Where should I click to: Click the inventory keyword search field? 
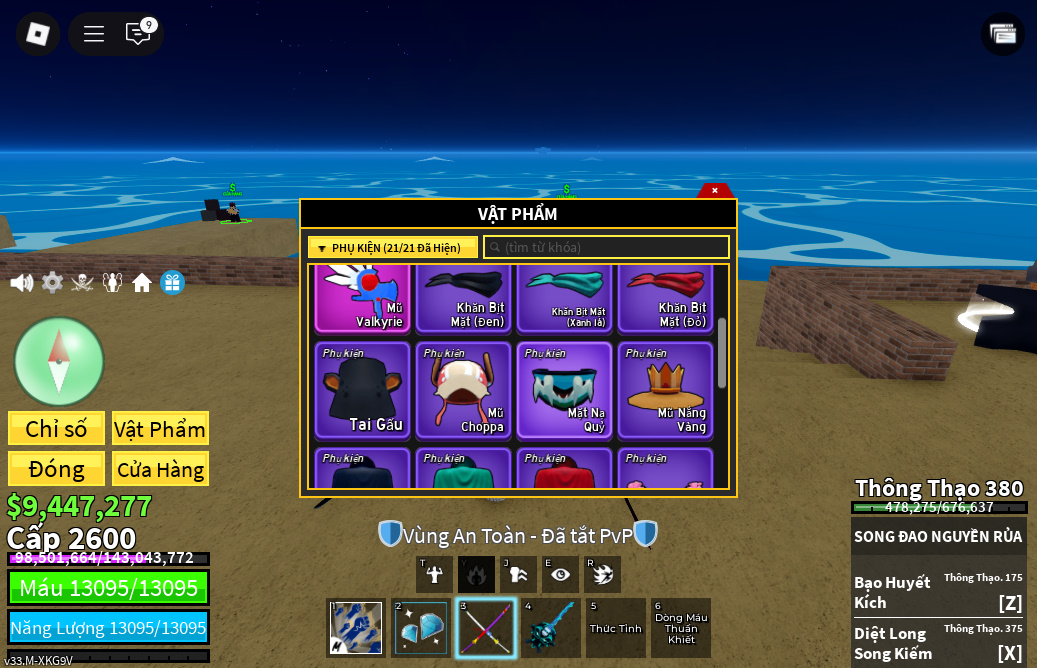(607, 247)
